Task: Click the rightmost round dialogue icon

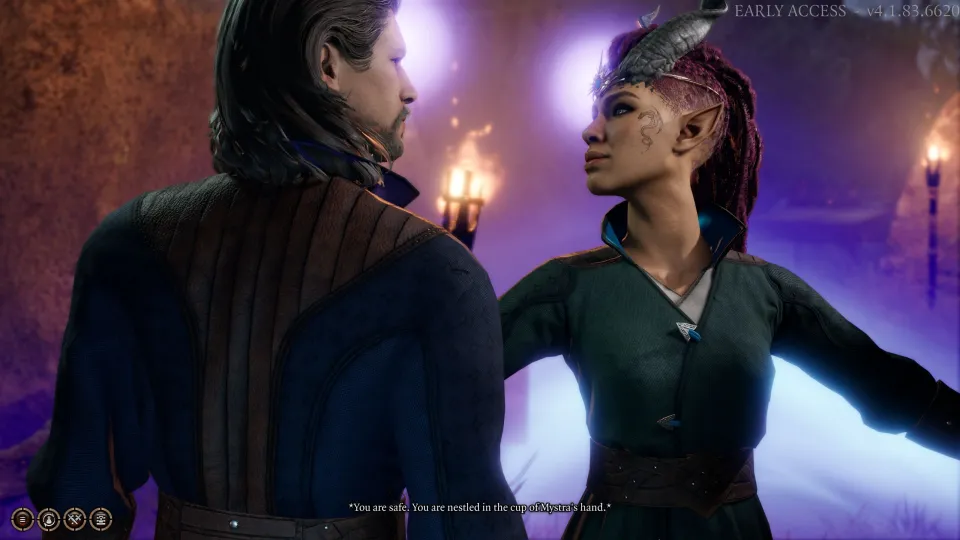Action: (x=101, y=519)
